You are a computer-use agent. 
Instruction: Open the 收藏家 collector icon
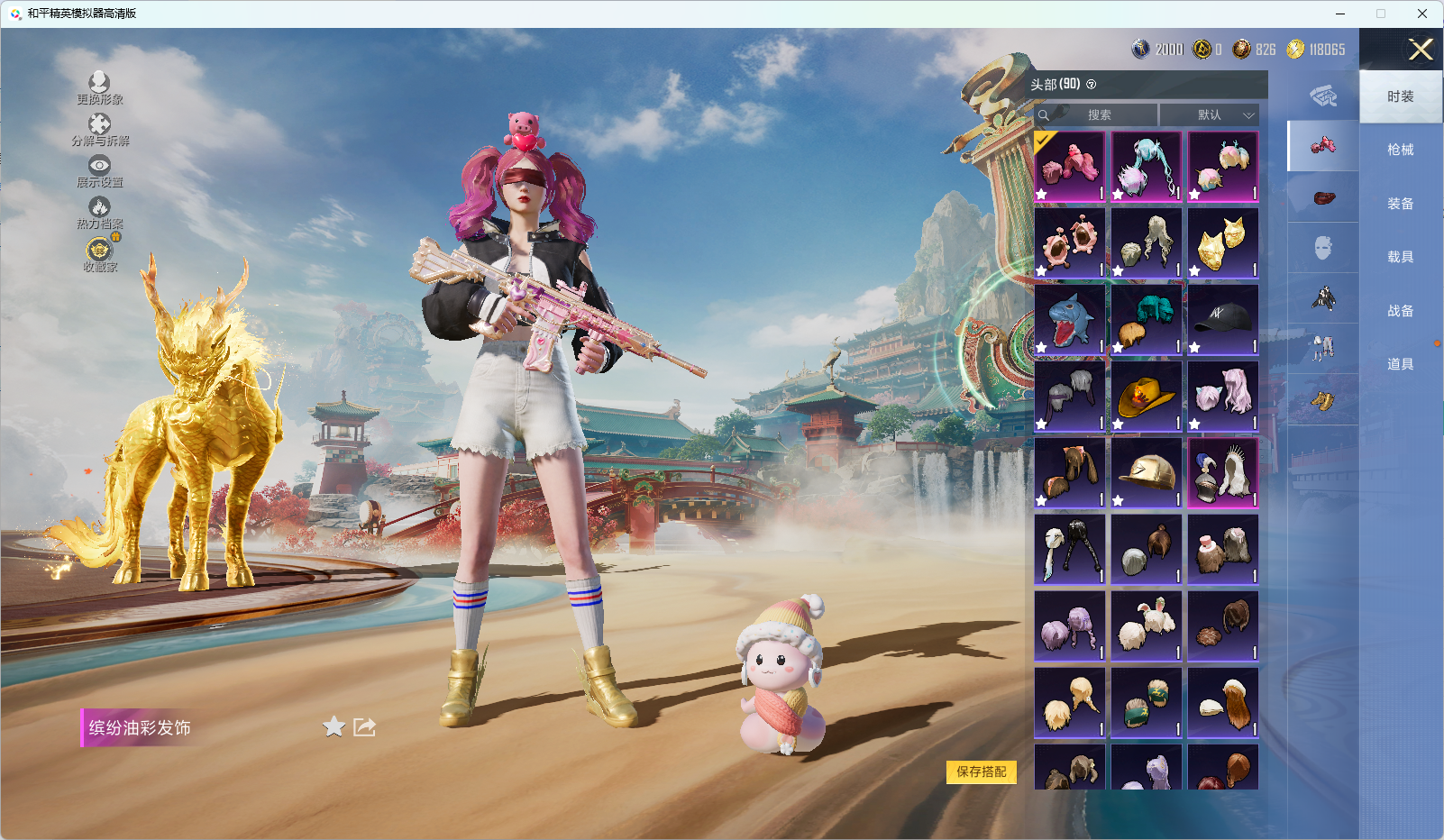[x=99, y=251]
